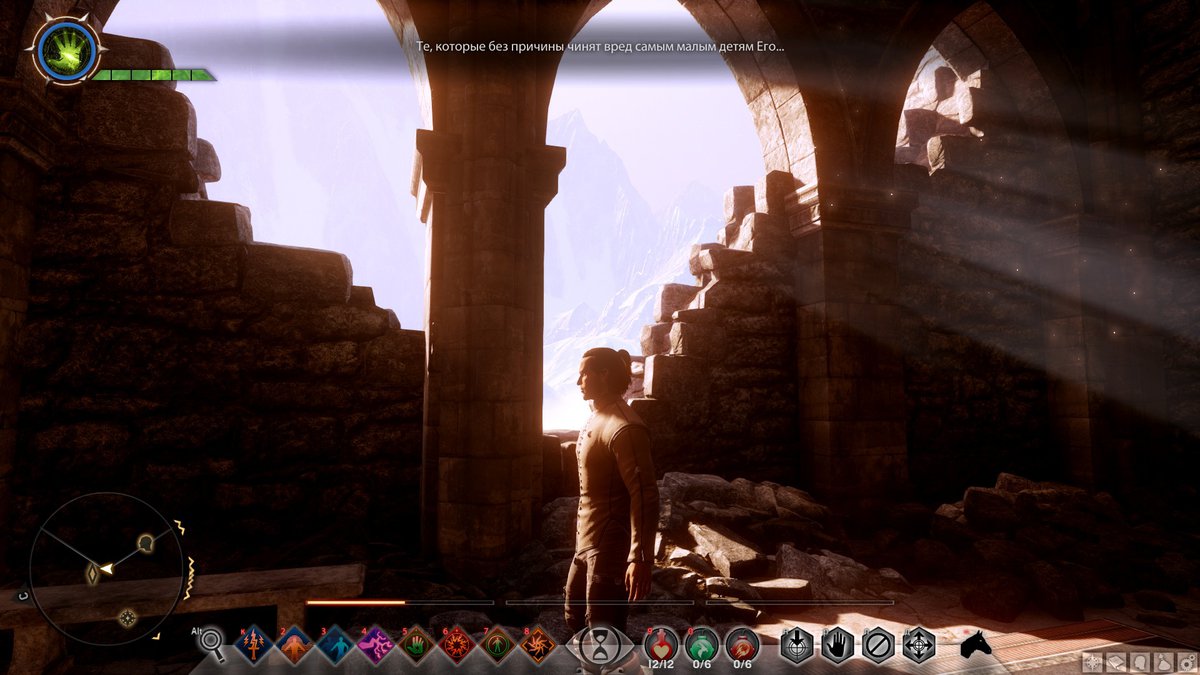The width and height of the screenshot is (1200, 675).
Task: Summon the horse mount
Action: tap(975, 645)
